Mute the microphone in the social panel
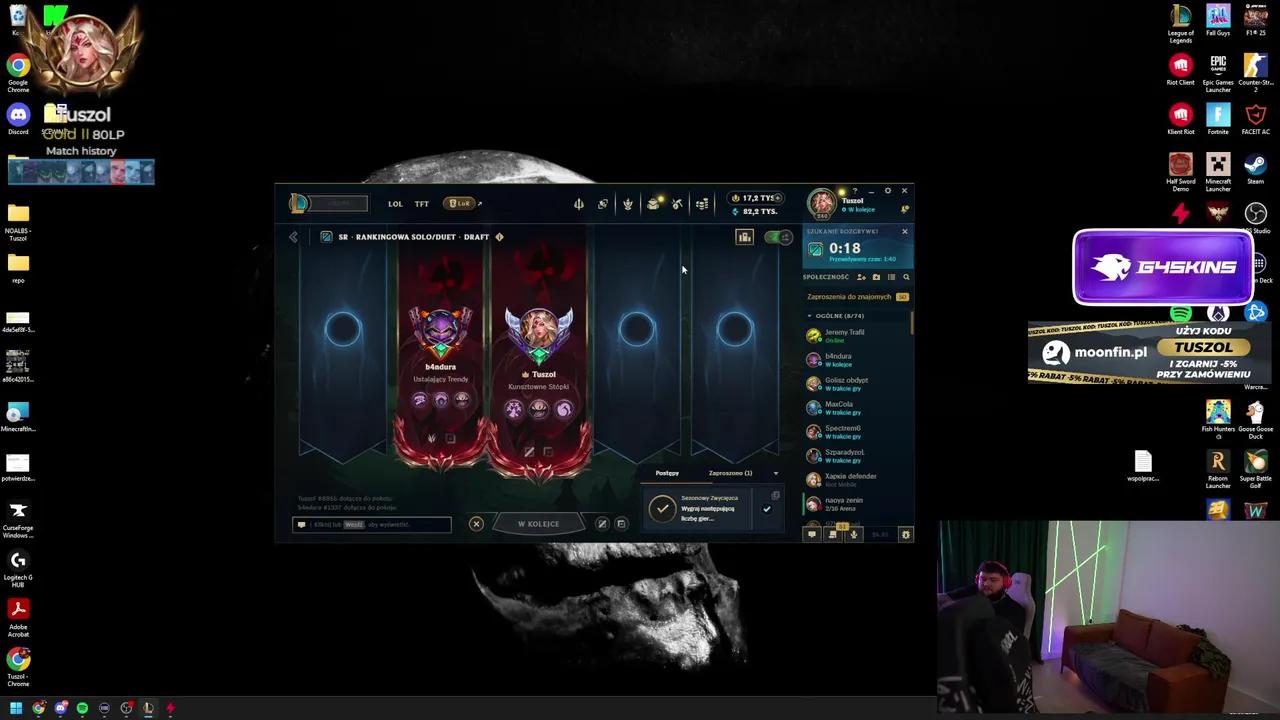Viewport: 1280px width, 720px height. (854, 534)
